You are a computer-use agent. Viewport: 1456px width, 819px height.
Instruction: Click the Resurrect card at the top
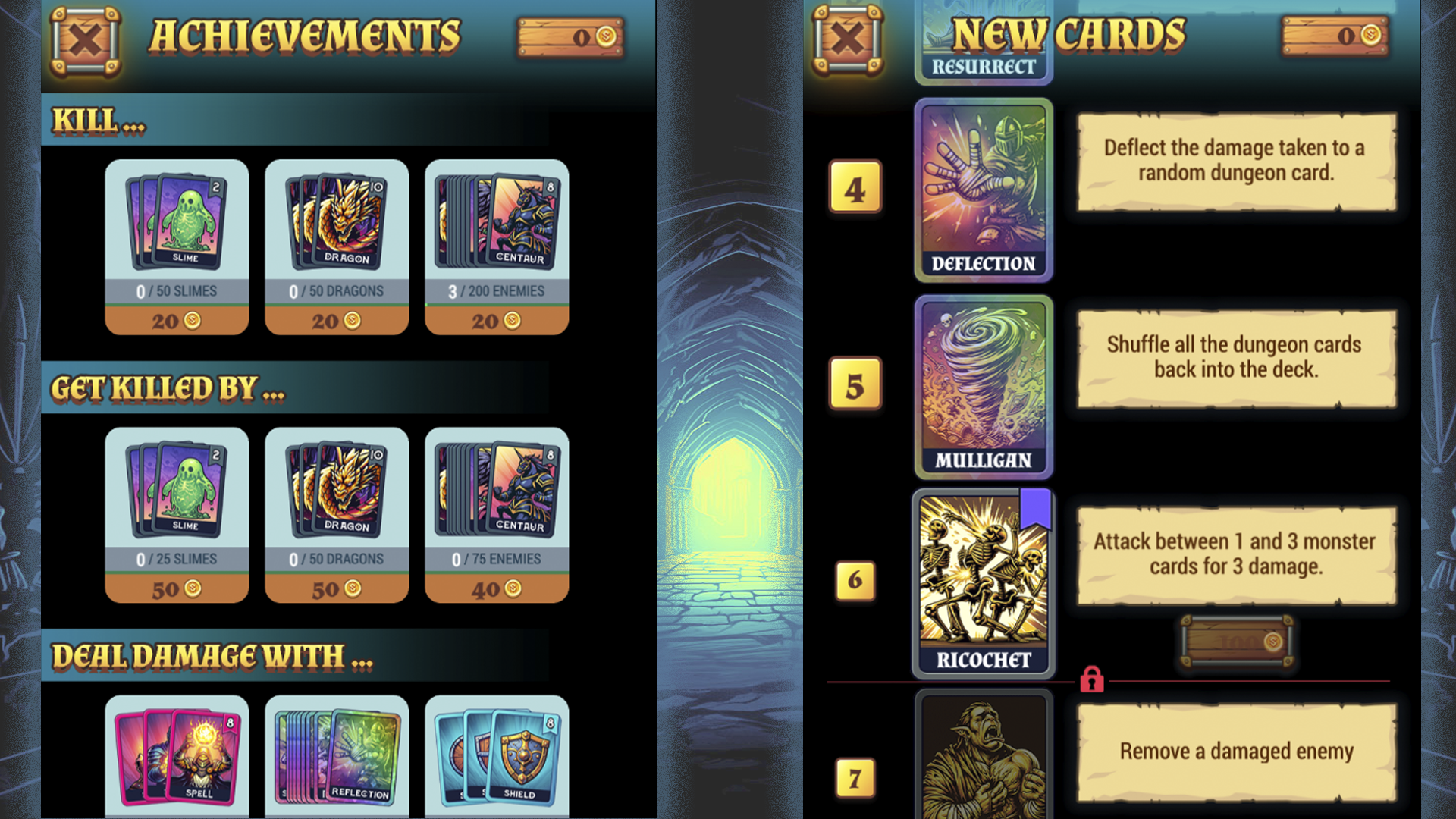[x=984, y=38]
